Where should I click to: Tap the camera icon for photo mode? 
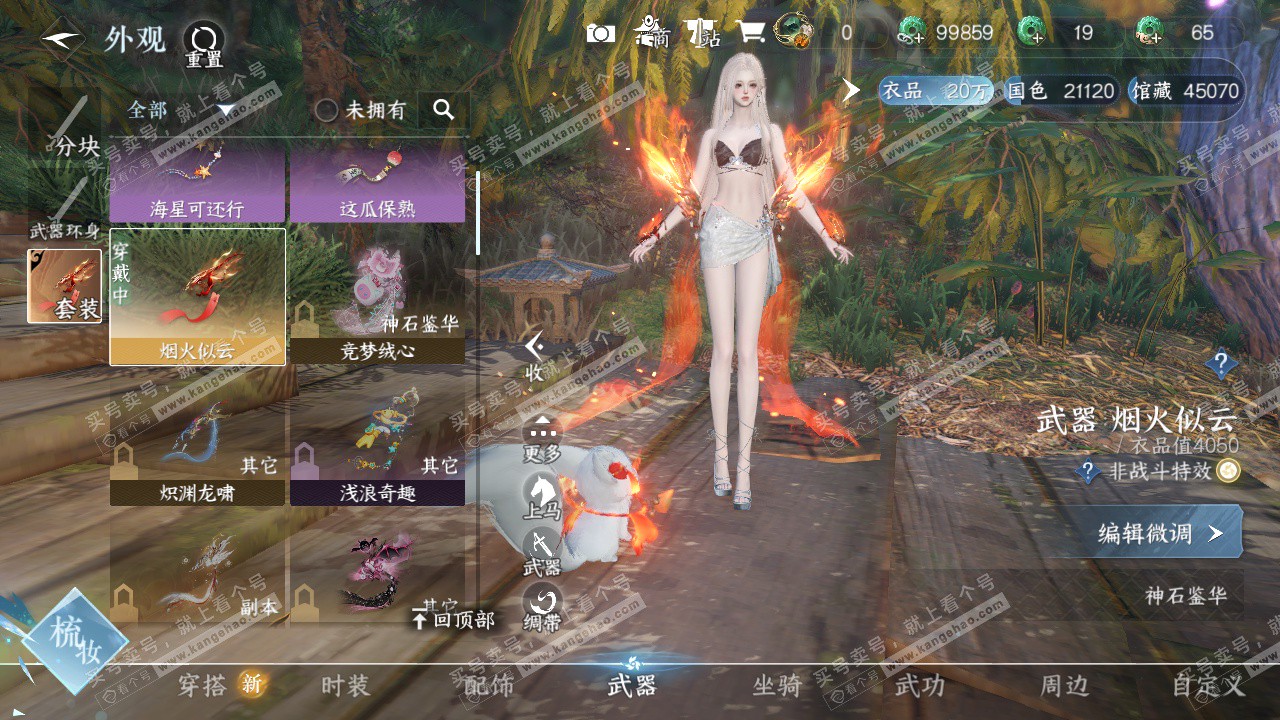pos(600,33)
